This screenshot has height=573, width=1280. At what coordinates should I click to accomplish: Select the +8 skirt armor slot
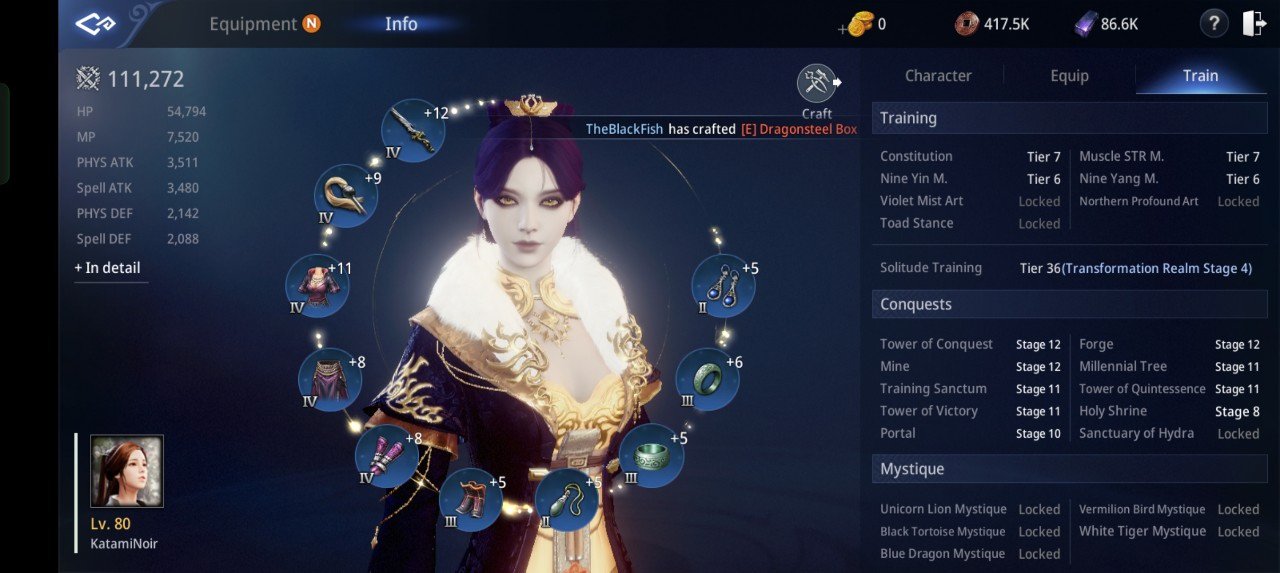pyautogui.click(x=329, y=379)
